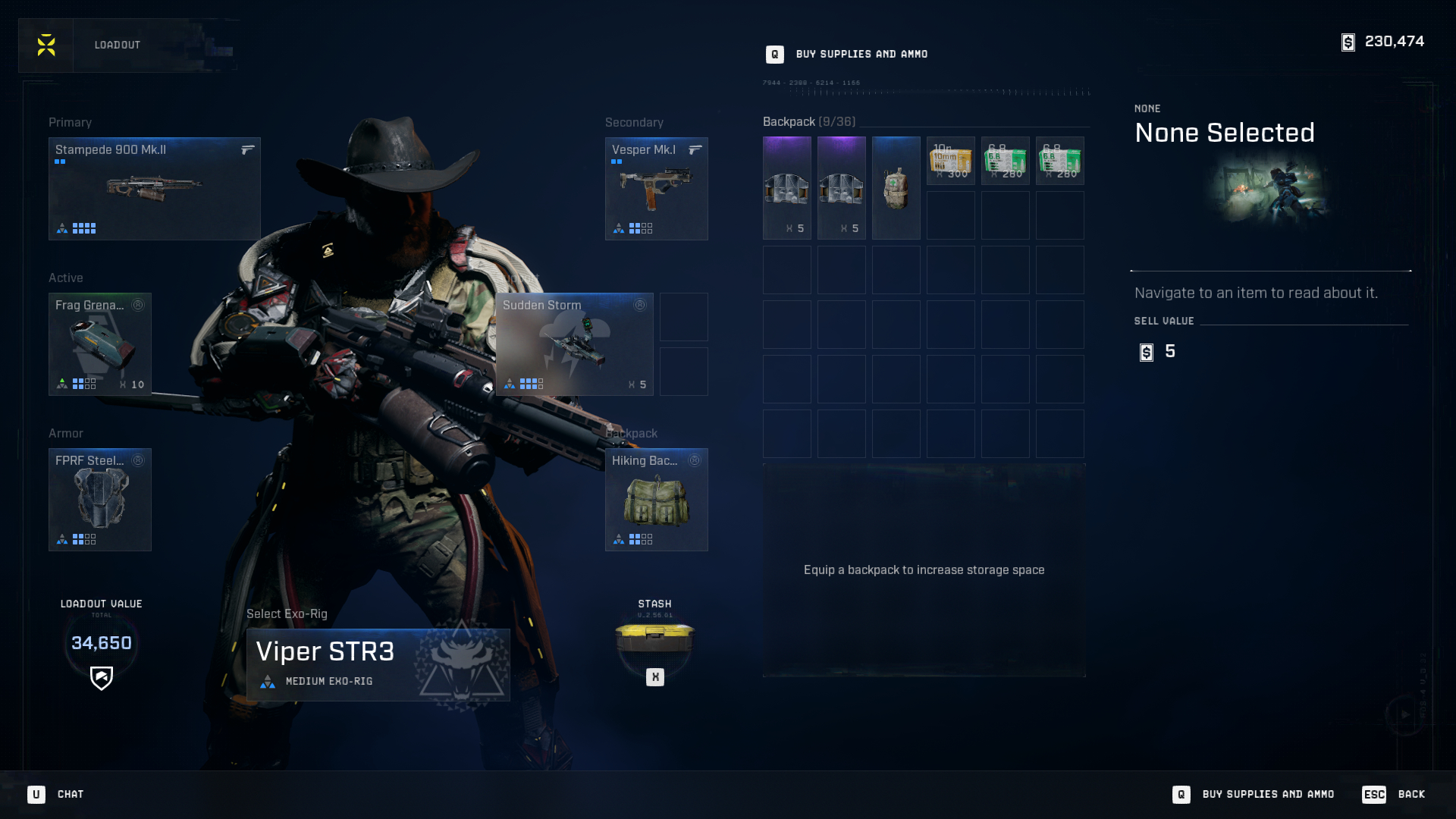The width and height of the screenshot is (1456, 819).
Task: Select the Hiking Backpack equipment slot
Action: [x=656, y=499]
